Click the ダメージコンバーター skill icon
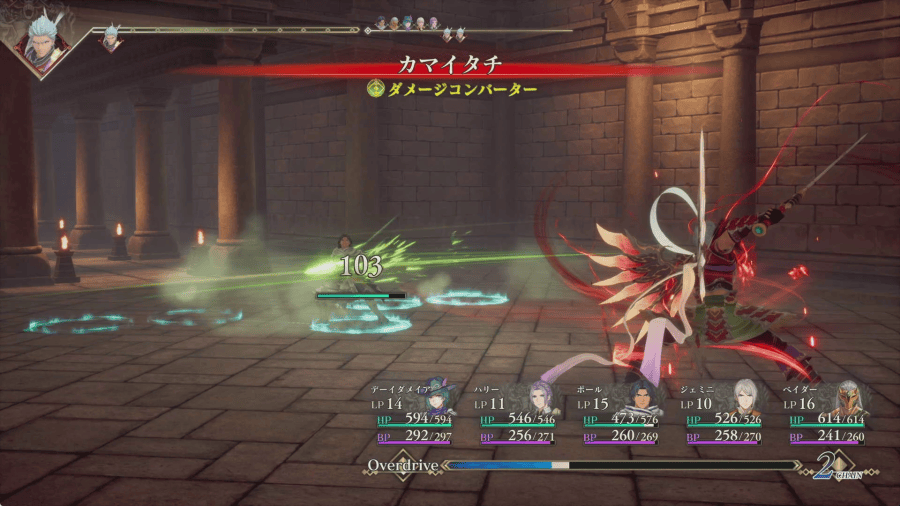 376,89
